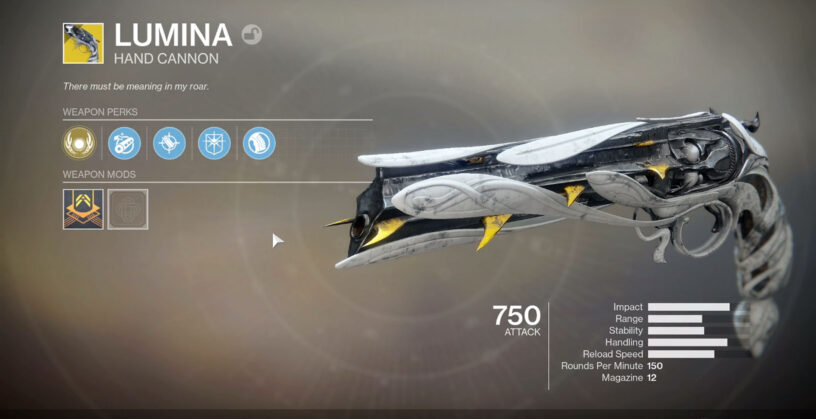Toggle the lock icon beside the Lumina name

pyautogui.click(x=252, y=36)
